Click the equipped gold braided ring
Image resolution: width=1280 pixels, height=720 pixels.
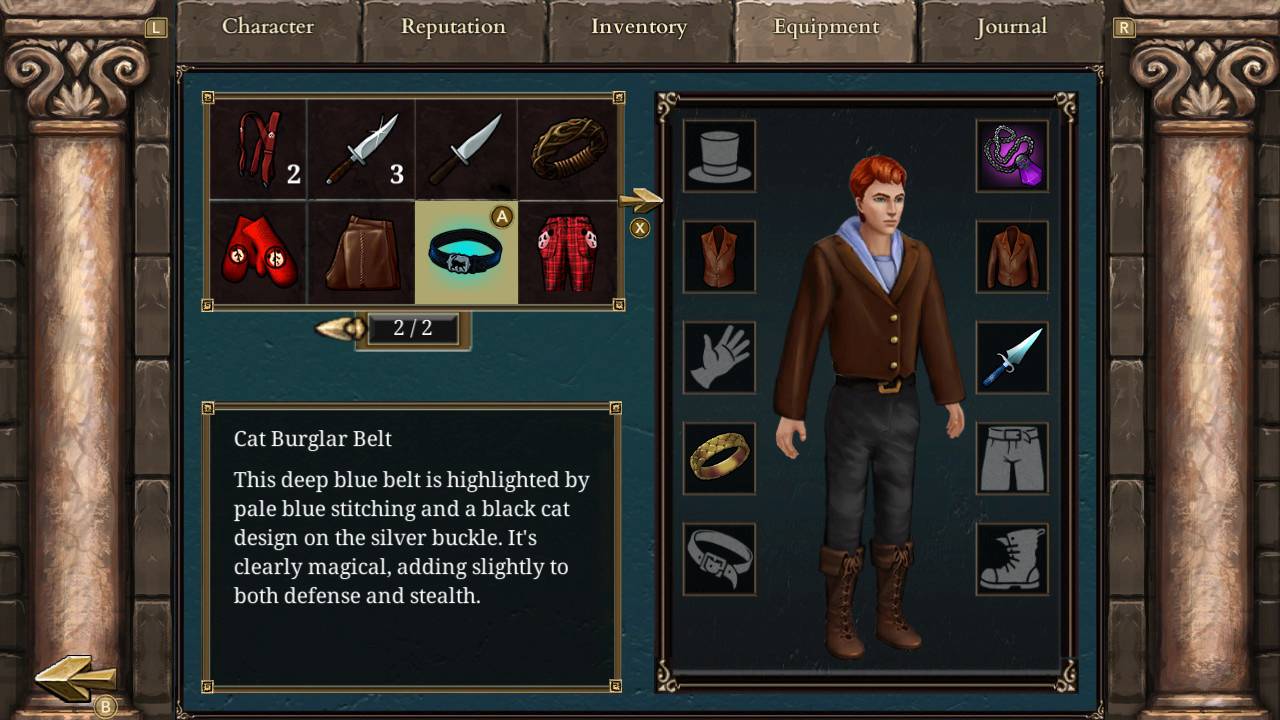tap(719, 458)
